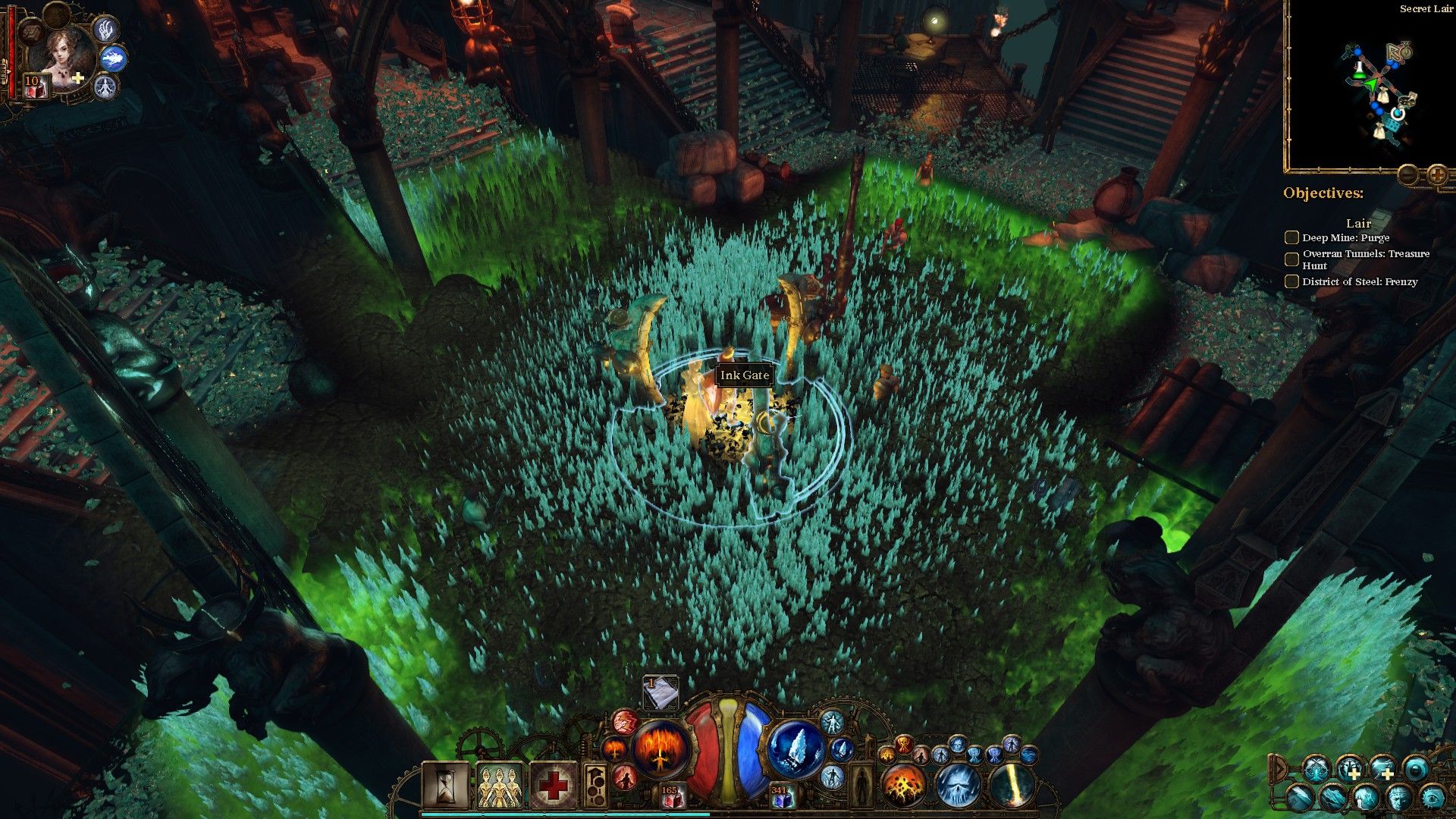This screenshot has width=1456, height=819.
Task: Use the three golden figures ability
Action: tap(498, 784)
